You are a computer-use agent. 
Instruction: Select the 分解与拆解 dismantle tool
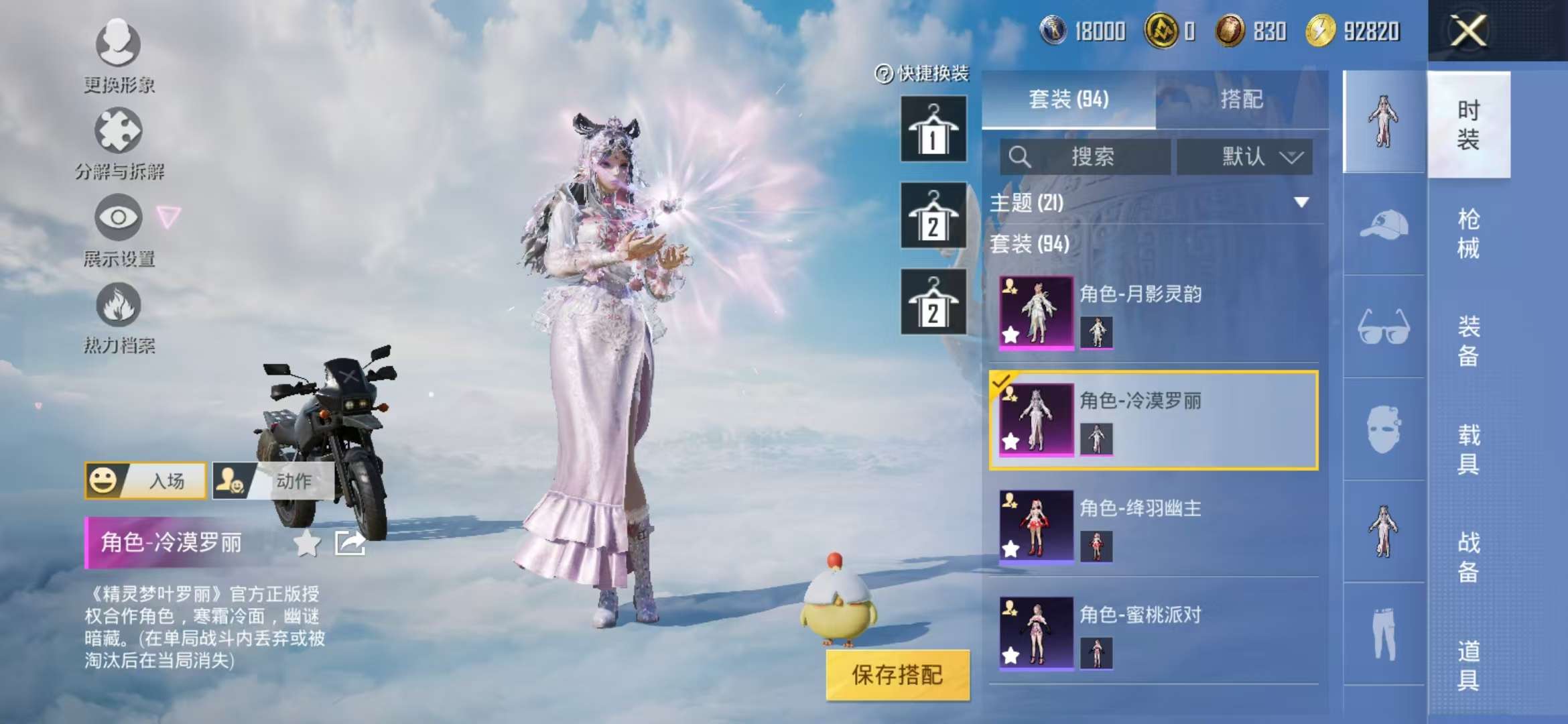pos(117,137)
